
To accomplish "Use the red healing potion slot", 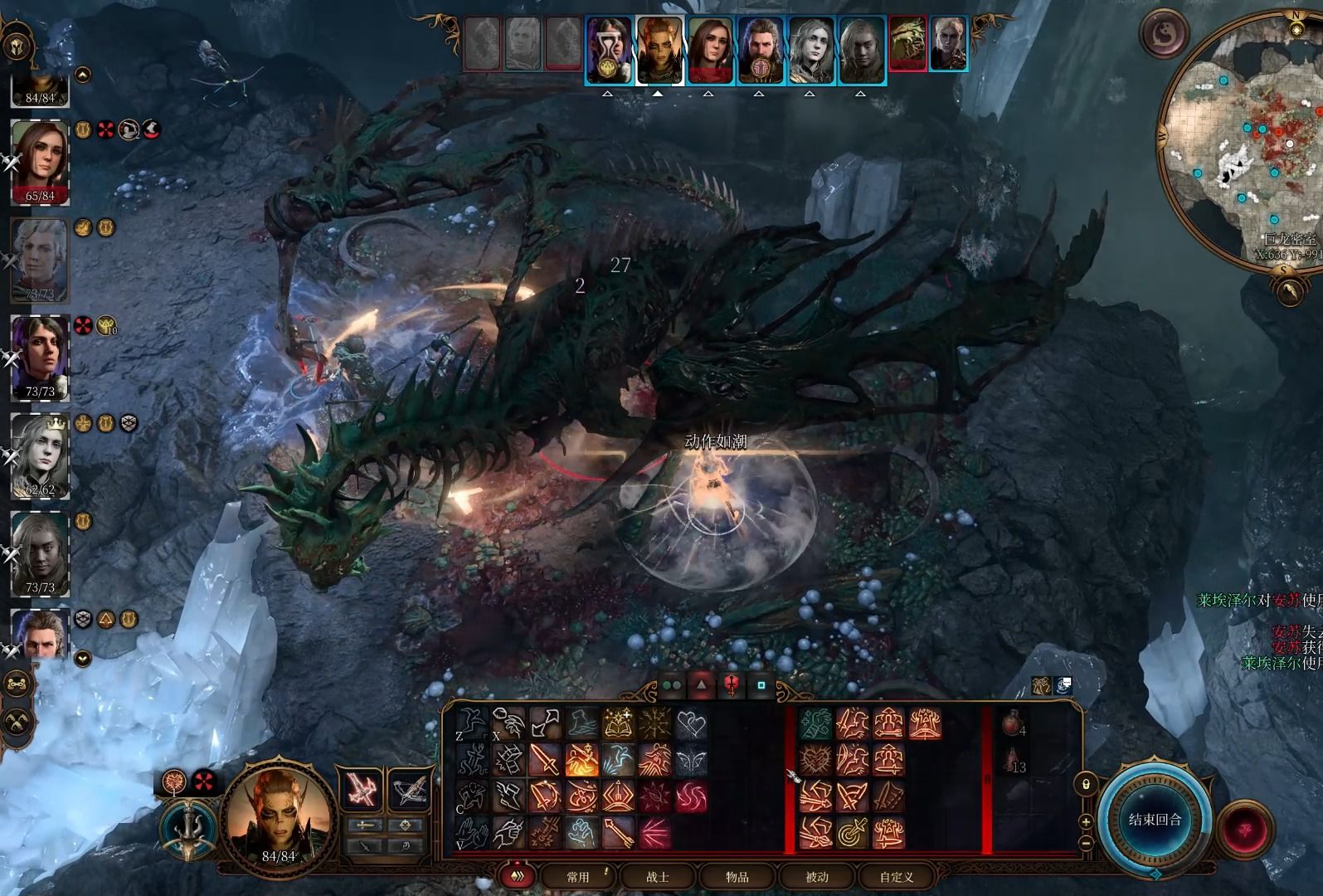I will pyautogui.click(x=1009, y=724).
